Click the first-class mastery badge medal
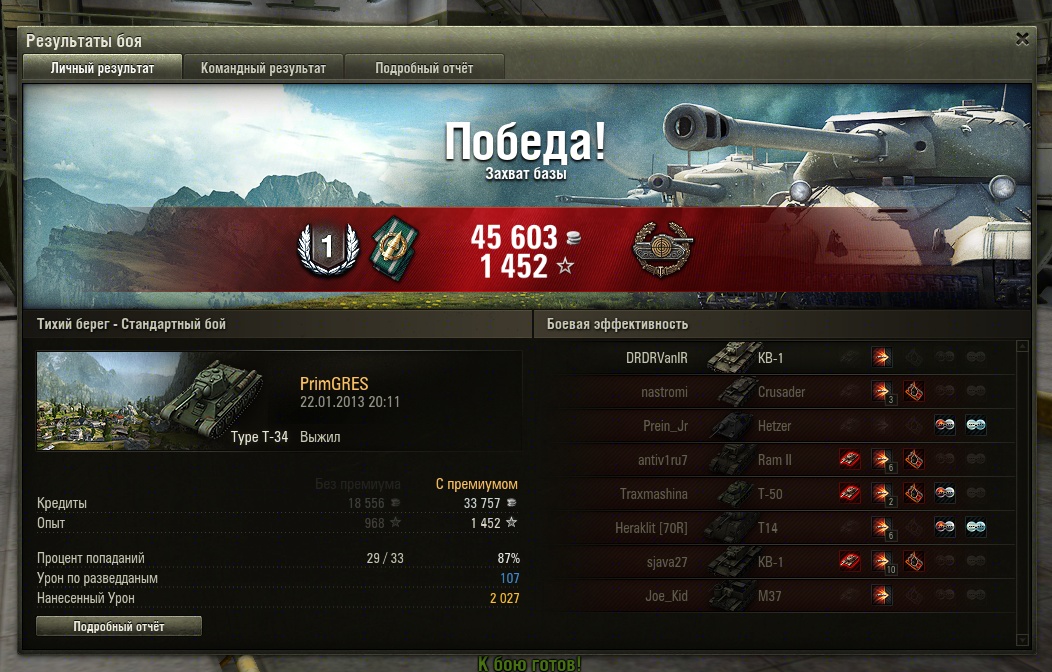Image resolution: width=1052 pixels, height=672 pixels. tap(325, 246)
